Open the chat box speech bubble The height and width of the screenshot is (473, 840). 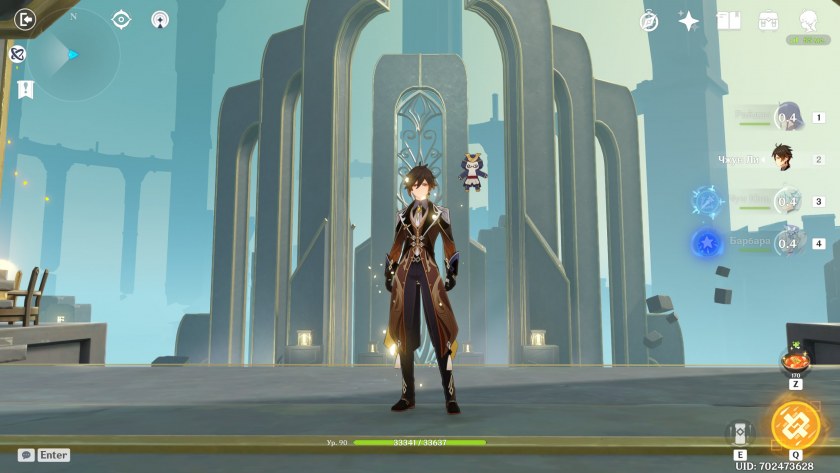pos(26,455)
